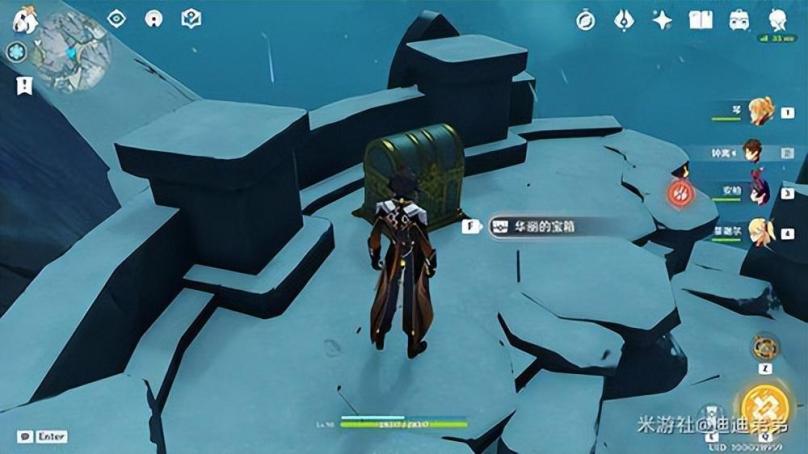Switch to the fourth party member 菲谢尔
The width and height of the screenshot is (808, 454).
click(761, 231)
